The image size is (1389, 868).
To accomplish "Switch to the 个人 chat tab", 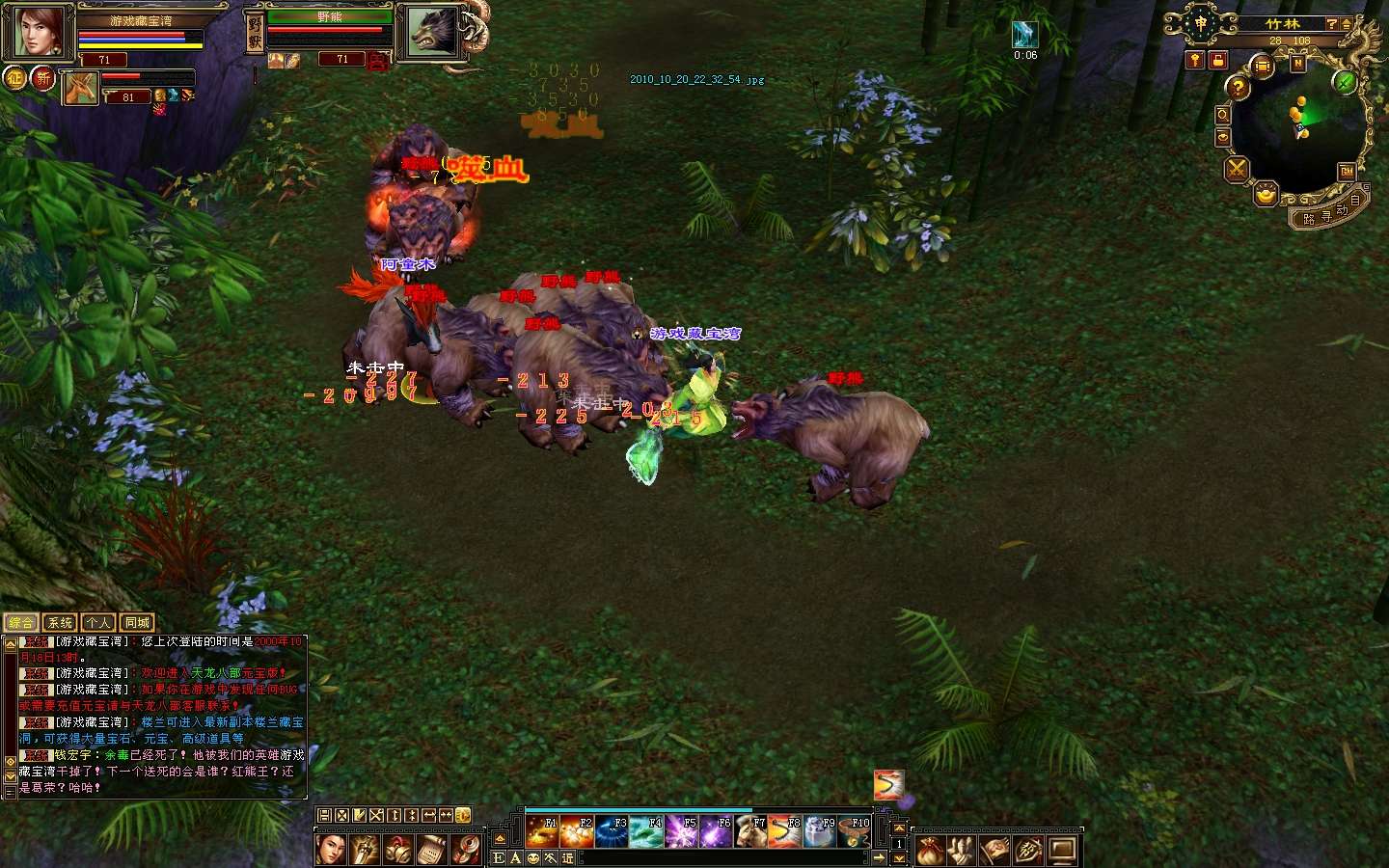I will click(97, 623).
